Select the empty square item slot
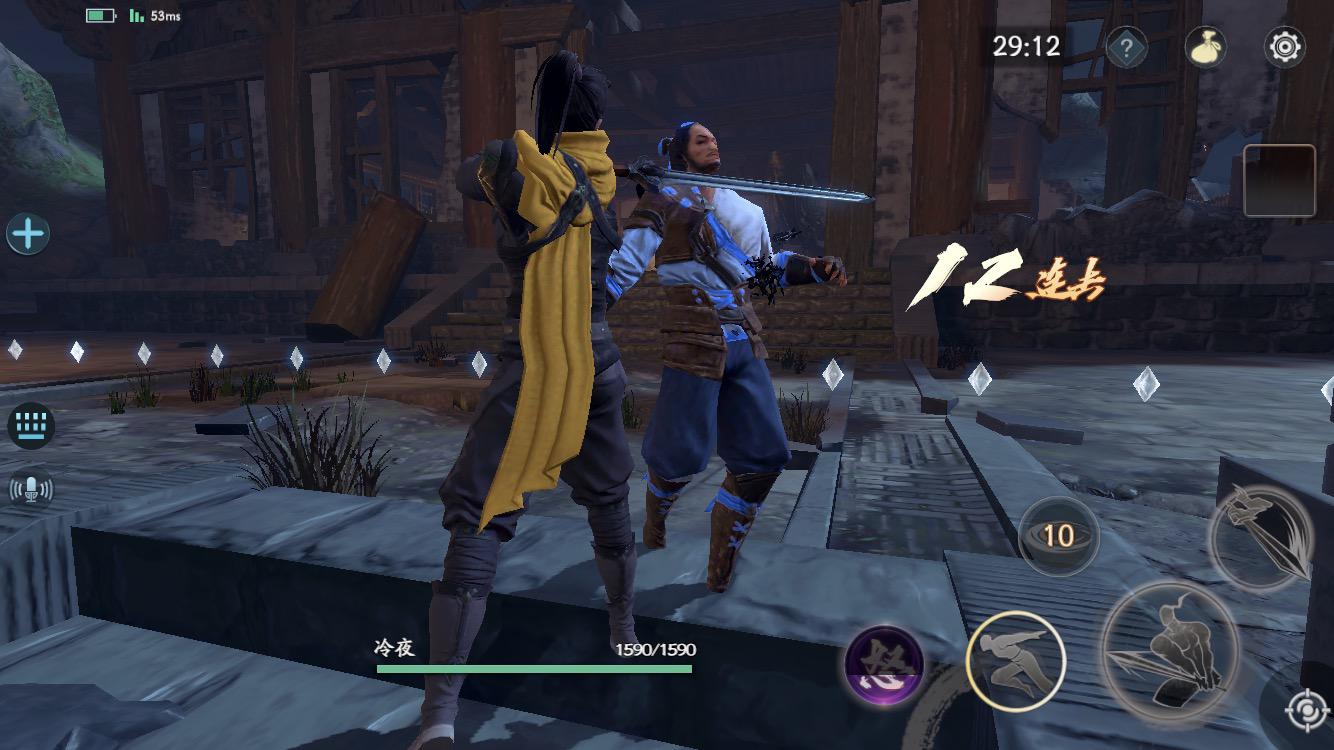 coord(1279,181)
